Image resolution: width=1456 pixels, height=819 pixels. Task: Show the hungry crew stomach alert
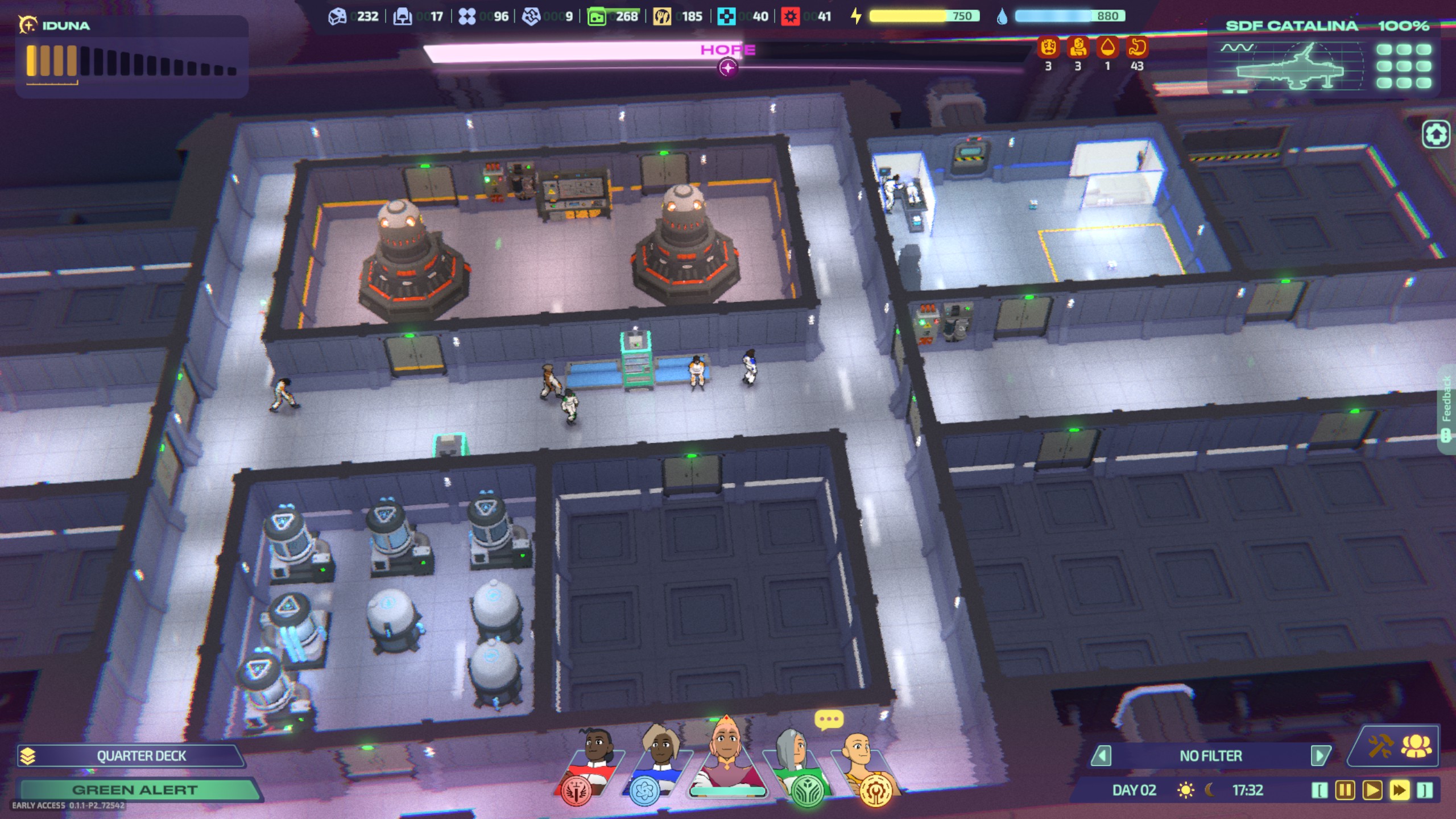1136,48
